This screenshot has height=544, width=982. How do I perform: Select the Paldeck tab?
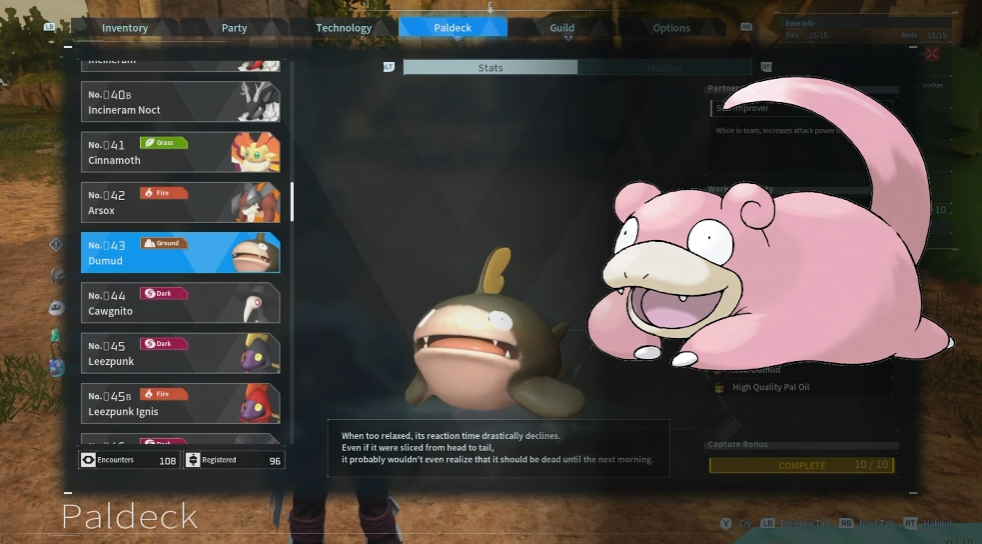click(452, 28)
